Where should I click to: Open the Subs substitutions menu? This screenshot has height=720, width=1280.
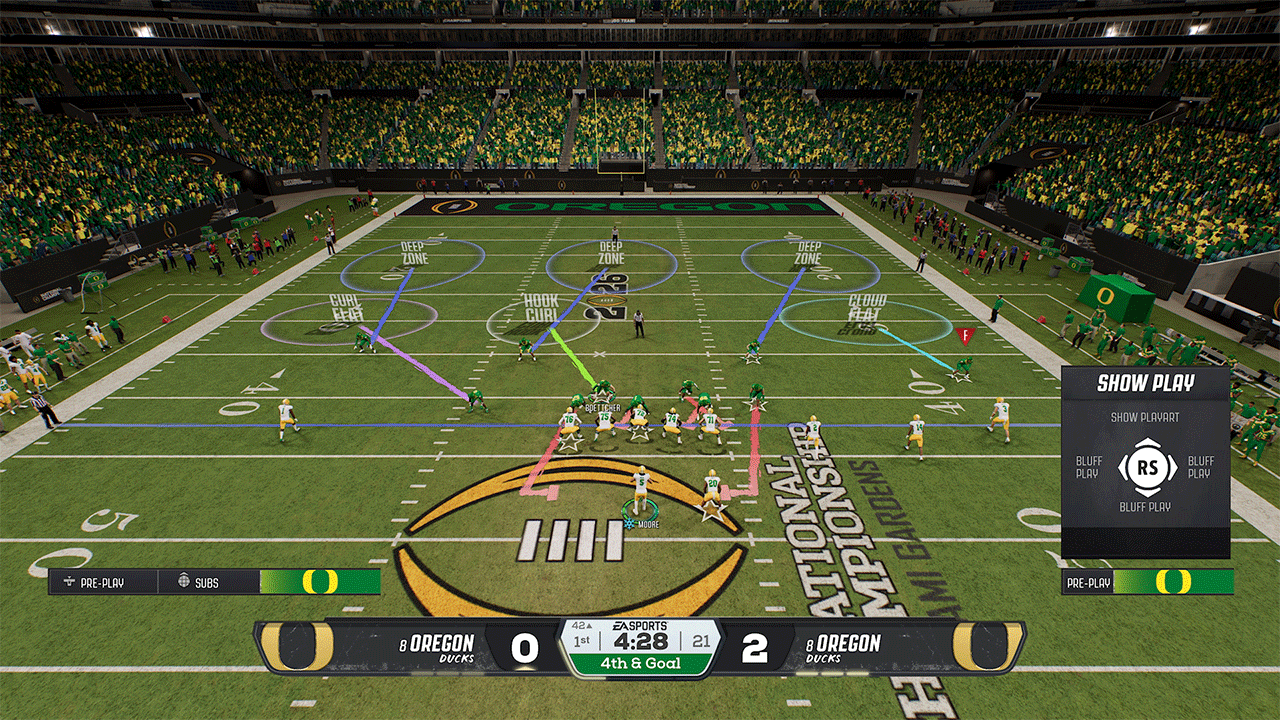(207, 582)
